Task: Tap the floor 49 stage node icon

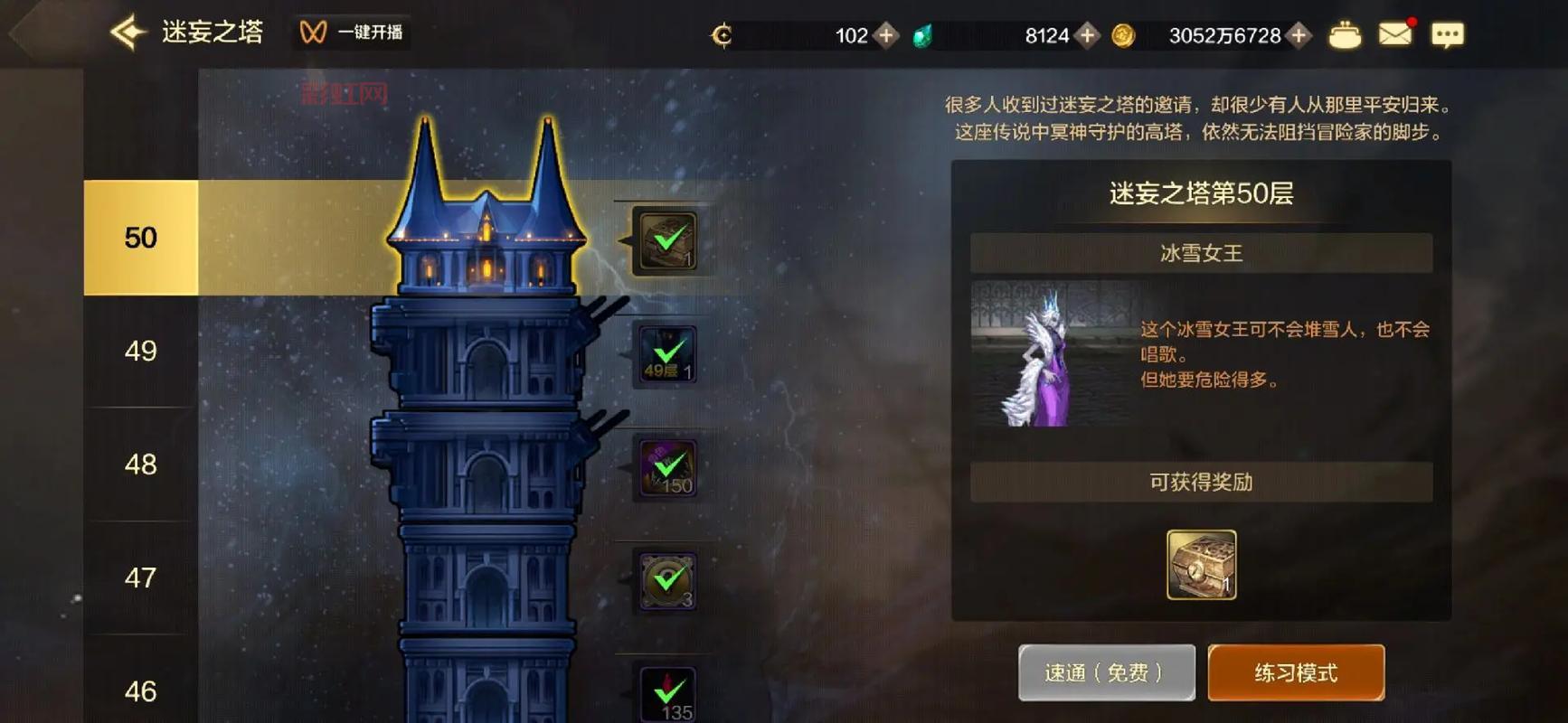Action: [x=666, y=354]
